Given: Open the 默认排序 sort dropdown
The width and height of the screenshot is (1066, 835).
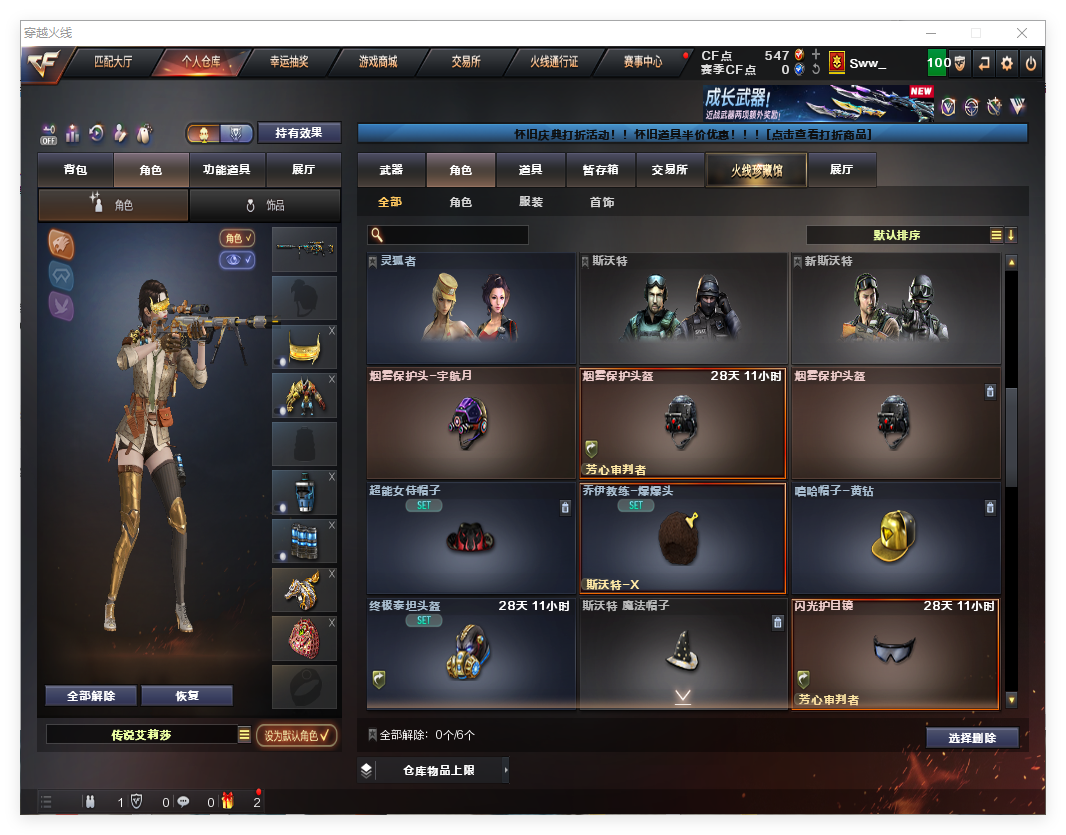Looking at the screenshot, I should pos(897,235).
